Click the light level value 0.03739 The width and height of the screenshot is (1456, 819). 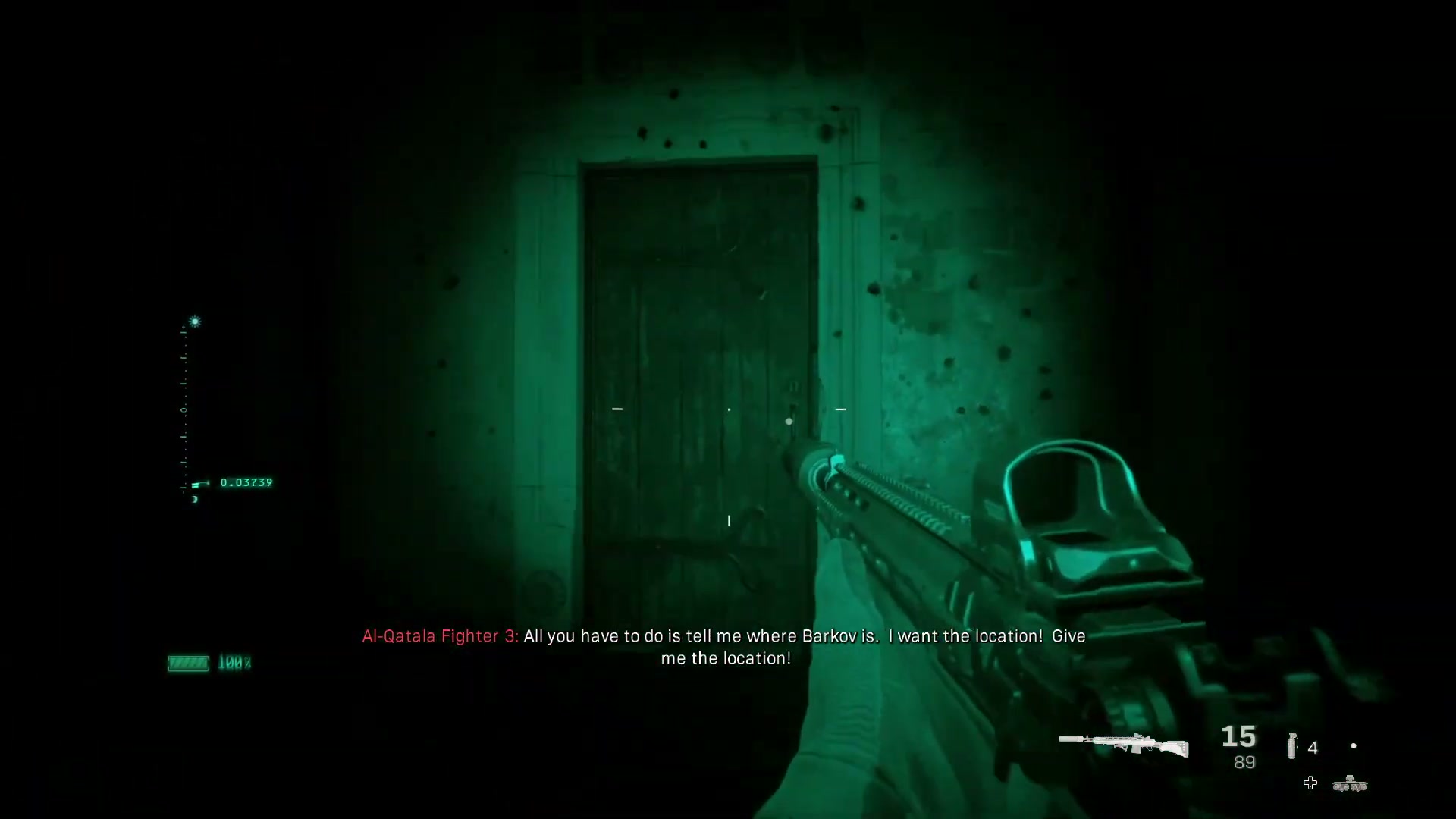246,482
